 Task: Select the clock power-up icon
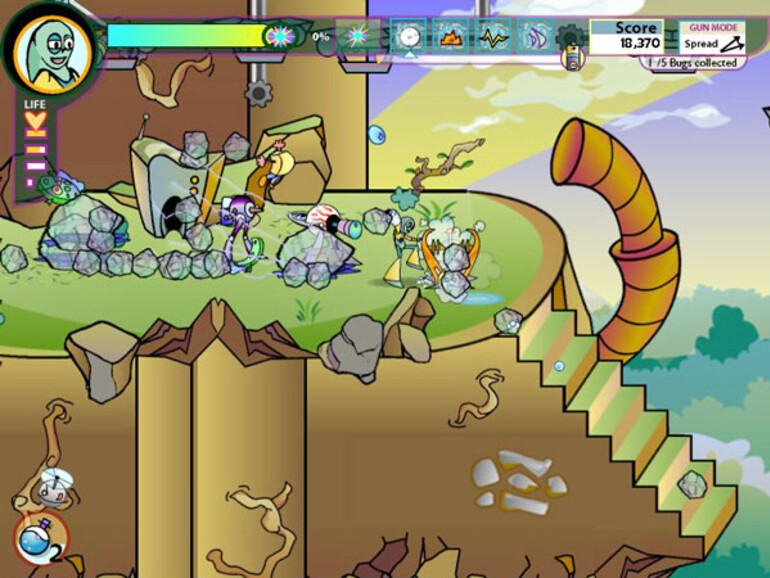click(408, 36)
